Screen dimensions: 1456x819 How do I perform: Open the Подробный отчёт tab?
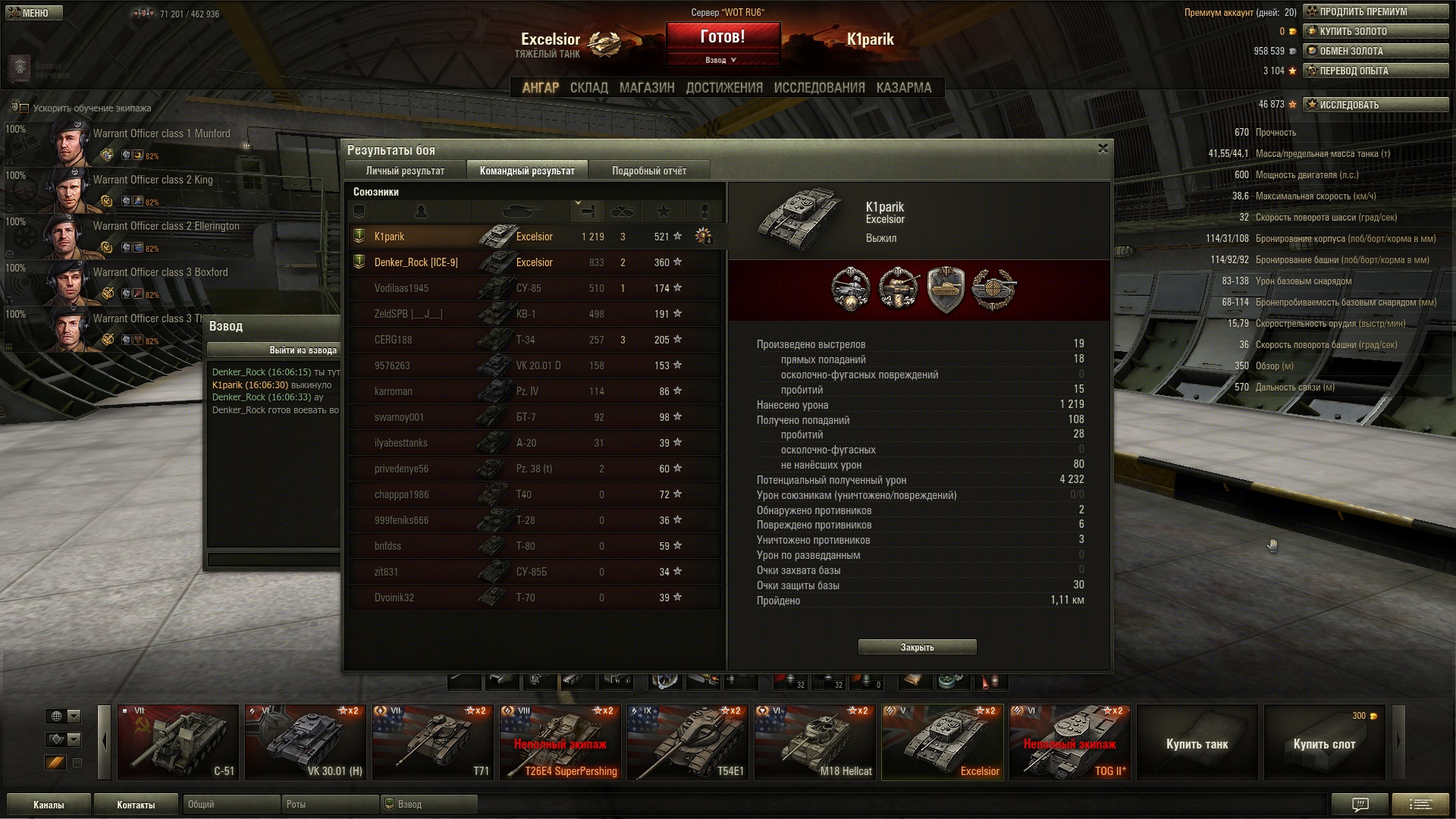[648, 171]
